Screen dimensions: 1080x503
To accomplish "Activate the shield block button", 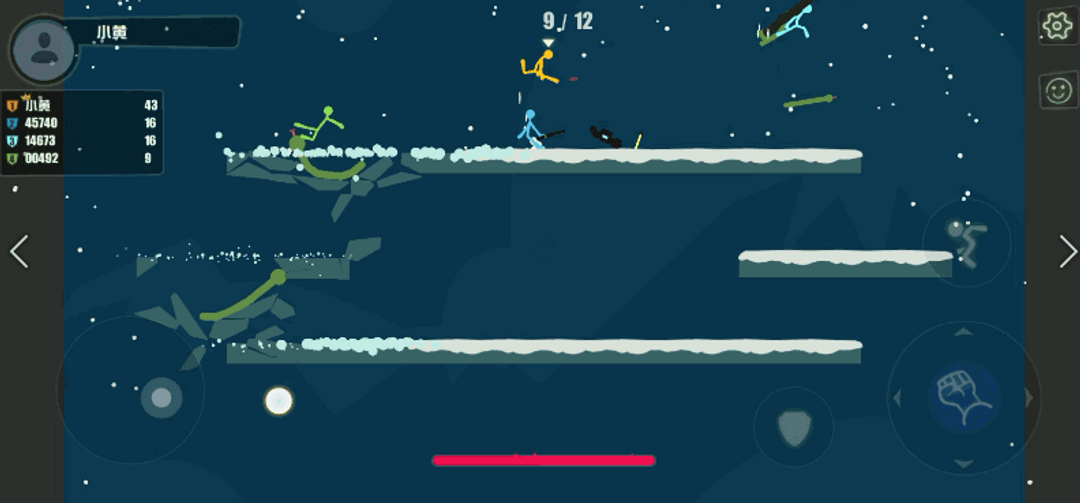I will pos(793,427).
